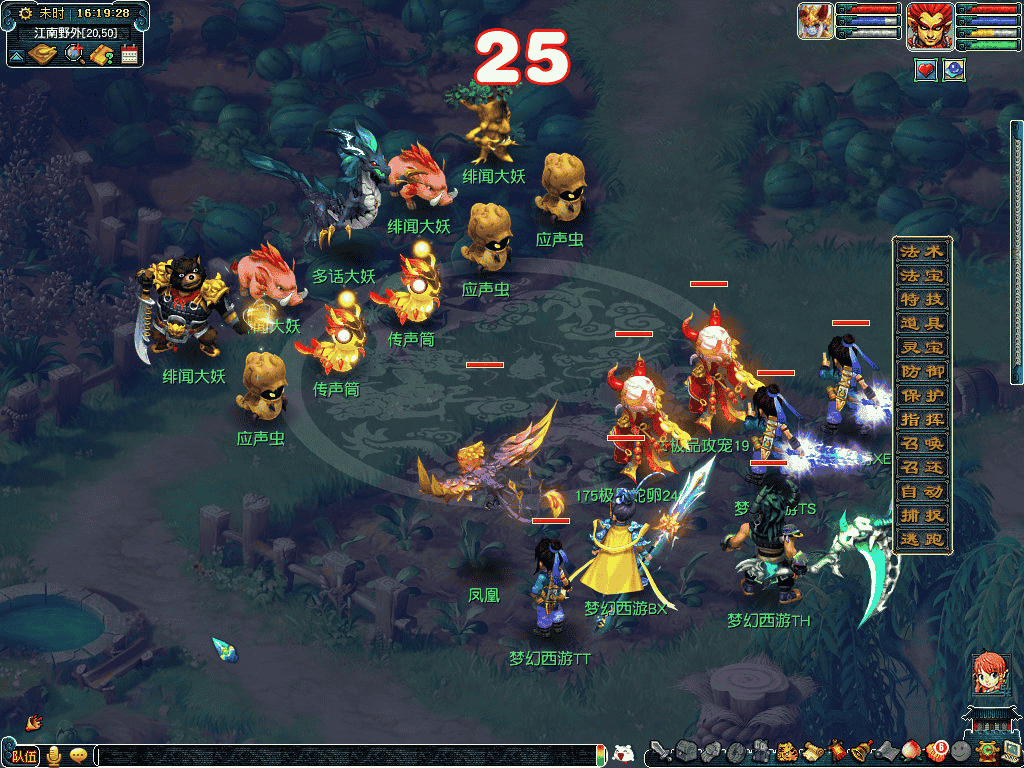Choose 逃跑 to flee the battle
The height and width of the screenshot is (768, 1024).
pos(921,539)
